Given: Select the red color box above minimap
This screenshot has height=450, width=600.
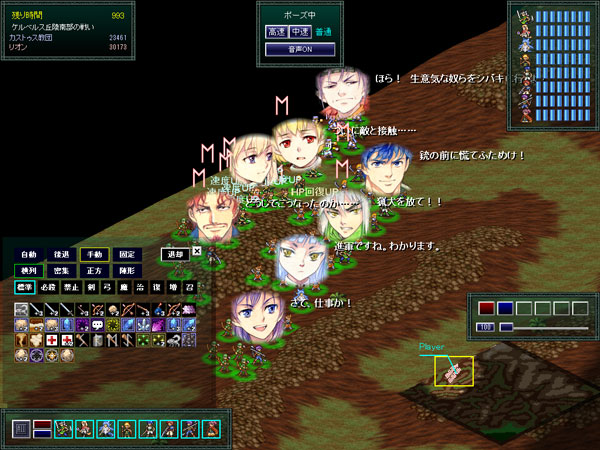Looking at the screenshot, I should [487, 308].
